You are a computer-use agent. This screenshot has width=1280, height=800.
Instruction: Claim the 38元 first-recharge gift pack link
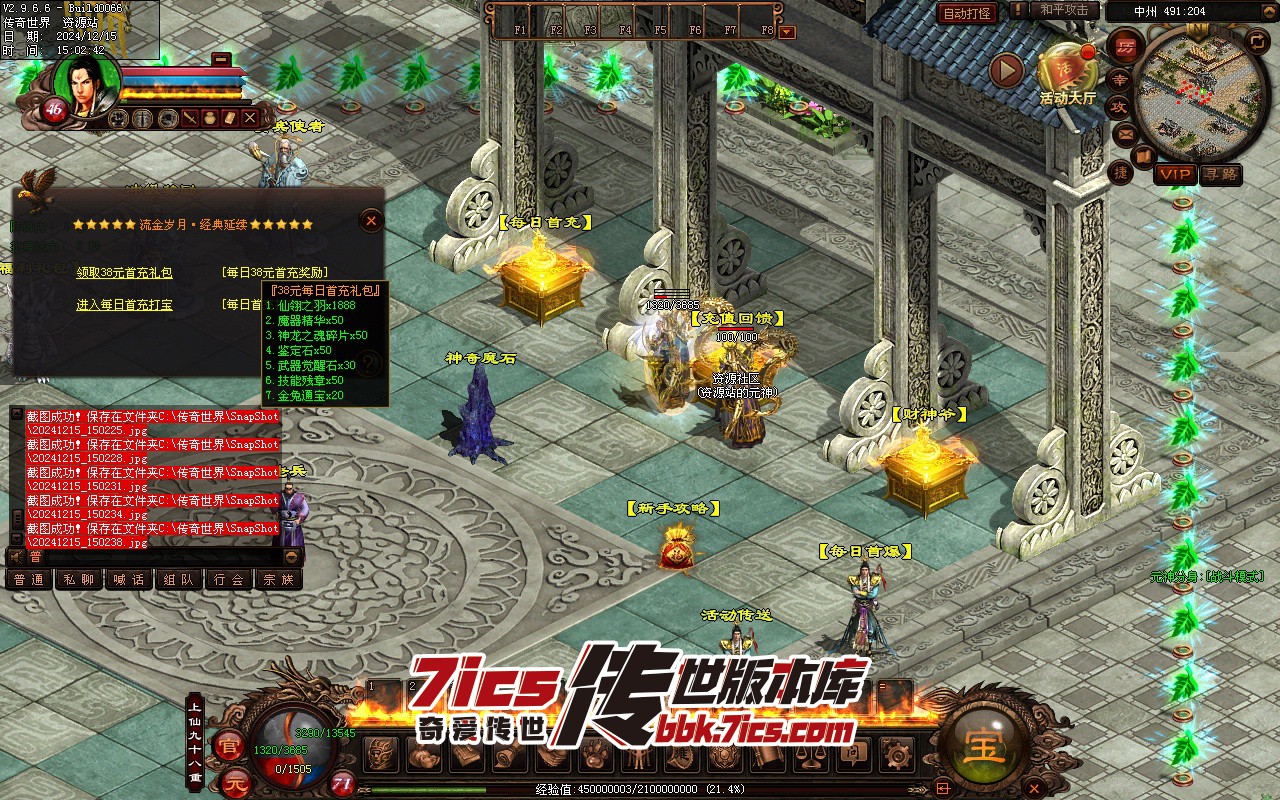point(124,272)
